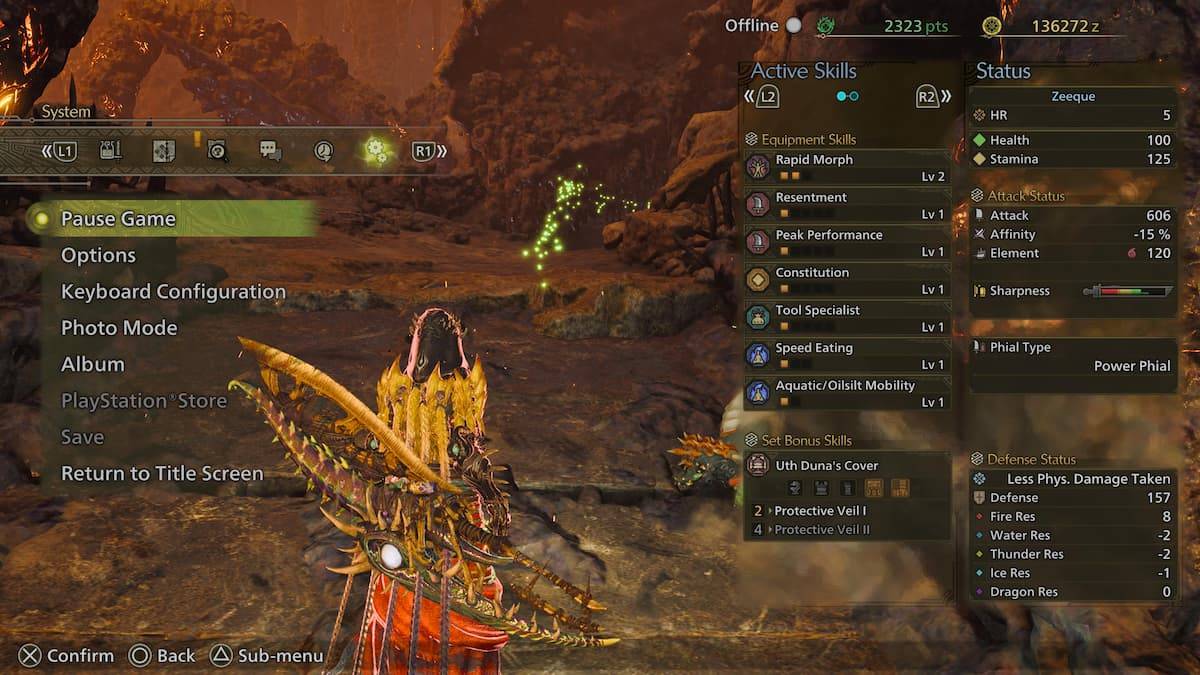Open the Album entry
1200x675 pixels.
[93, 364]
